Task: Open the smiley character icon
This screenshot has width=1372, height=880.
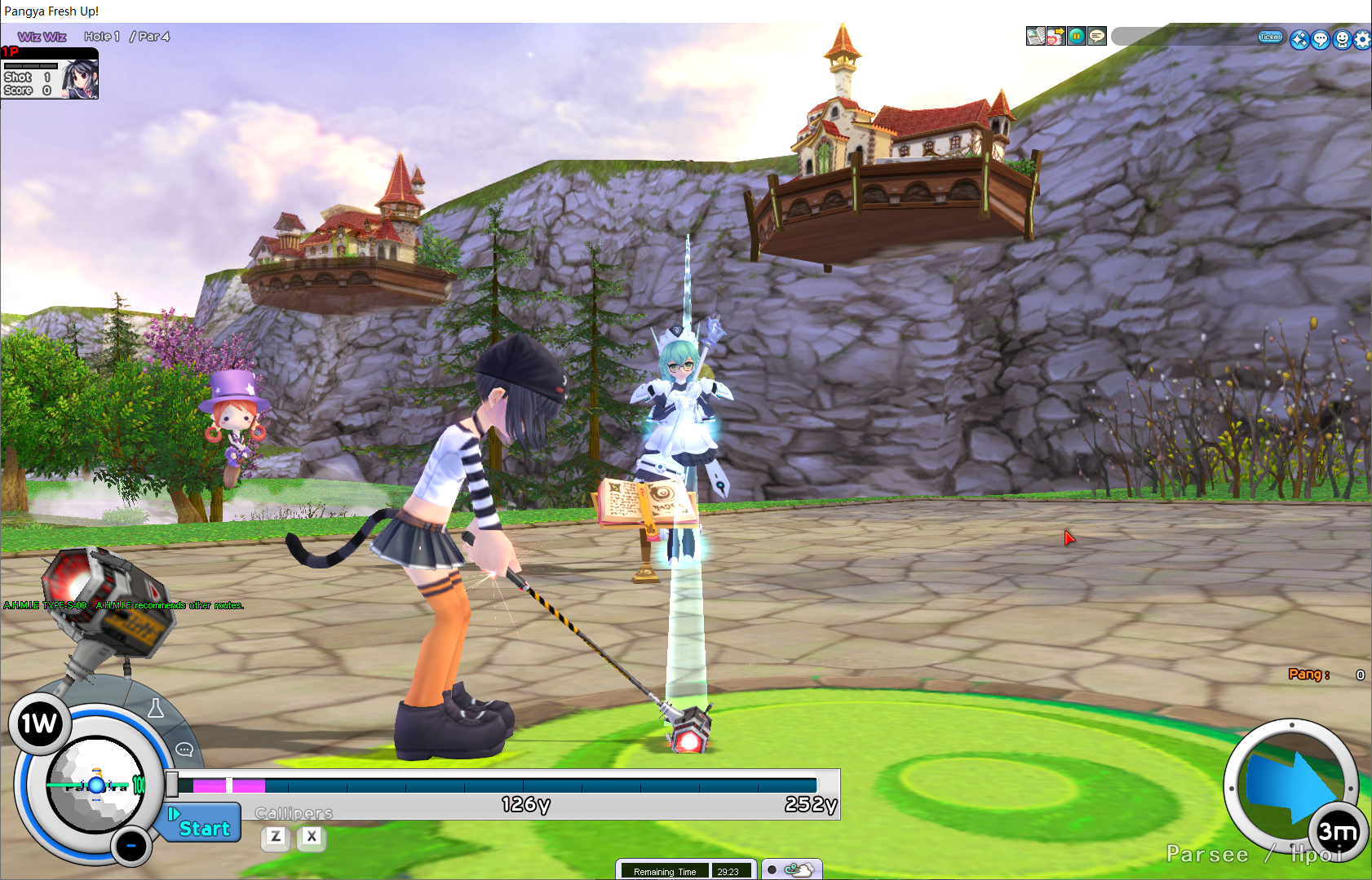Action: click(1342, 39)
